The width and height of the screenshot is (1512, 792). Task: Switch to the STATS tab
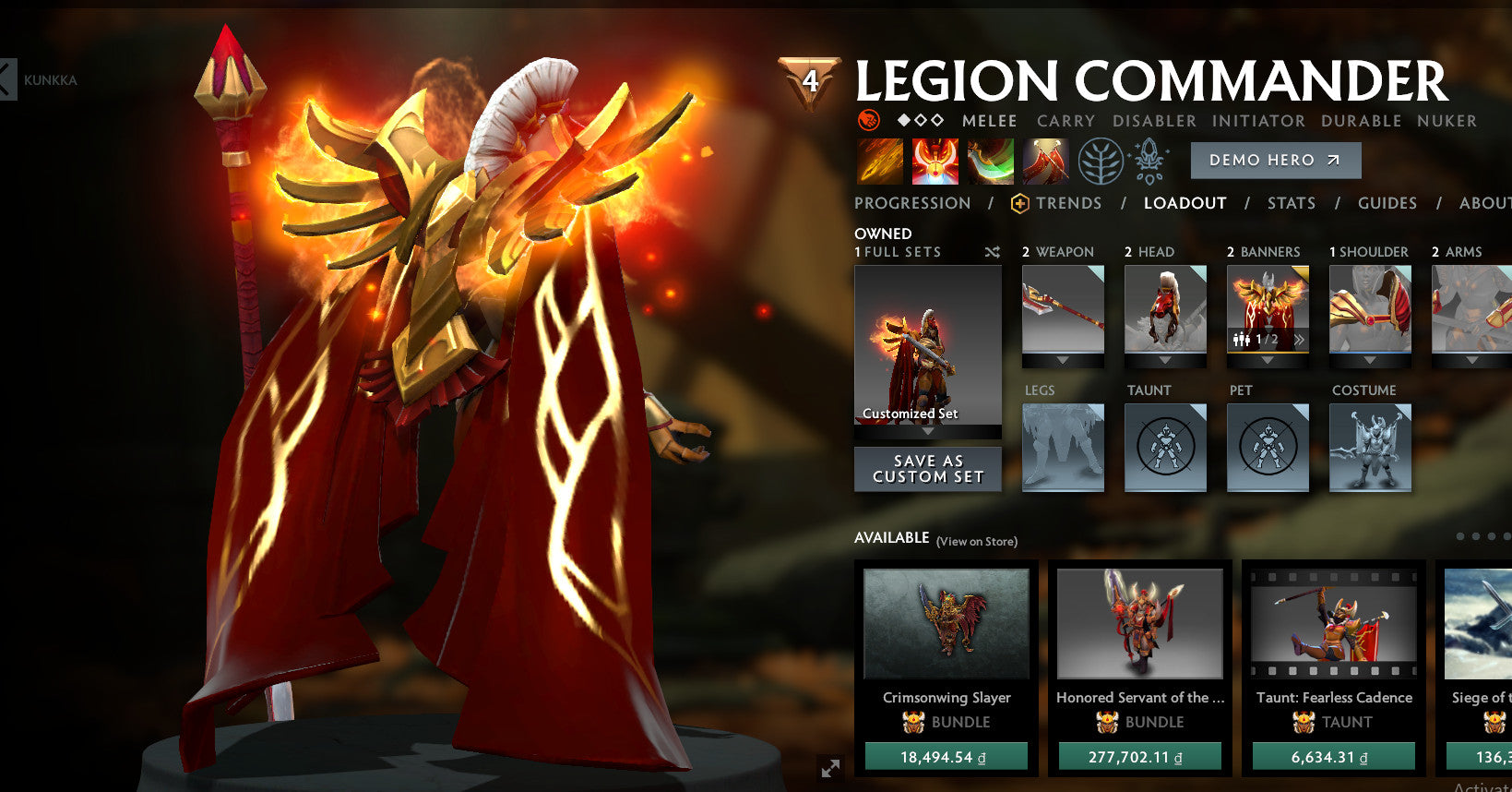coord(1291,203)
